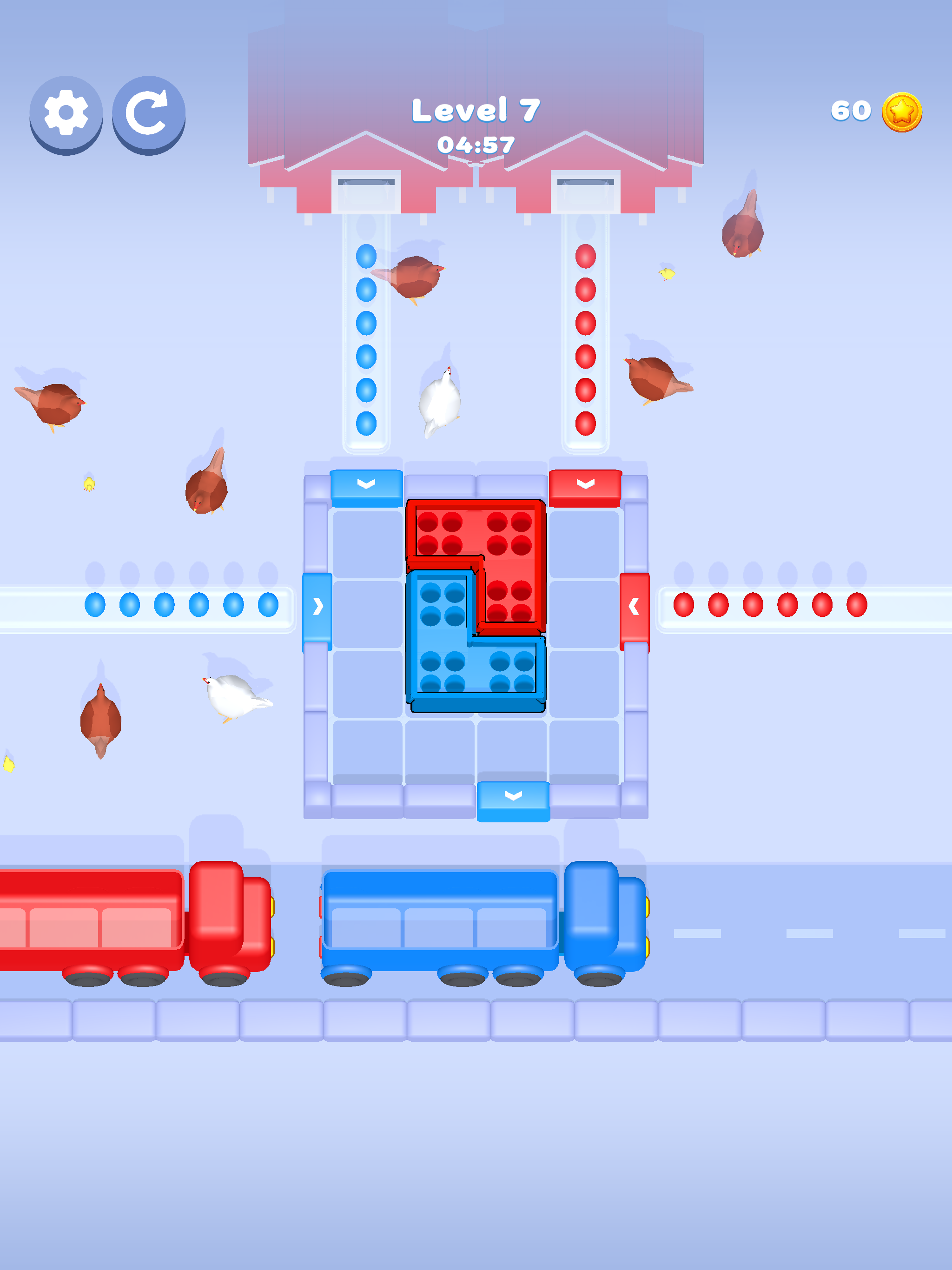952x1270 pixels.
Task: Open the settings gear icon
Action: point(66,113)
